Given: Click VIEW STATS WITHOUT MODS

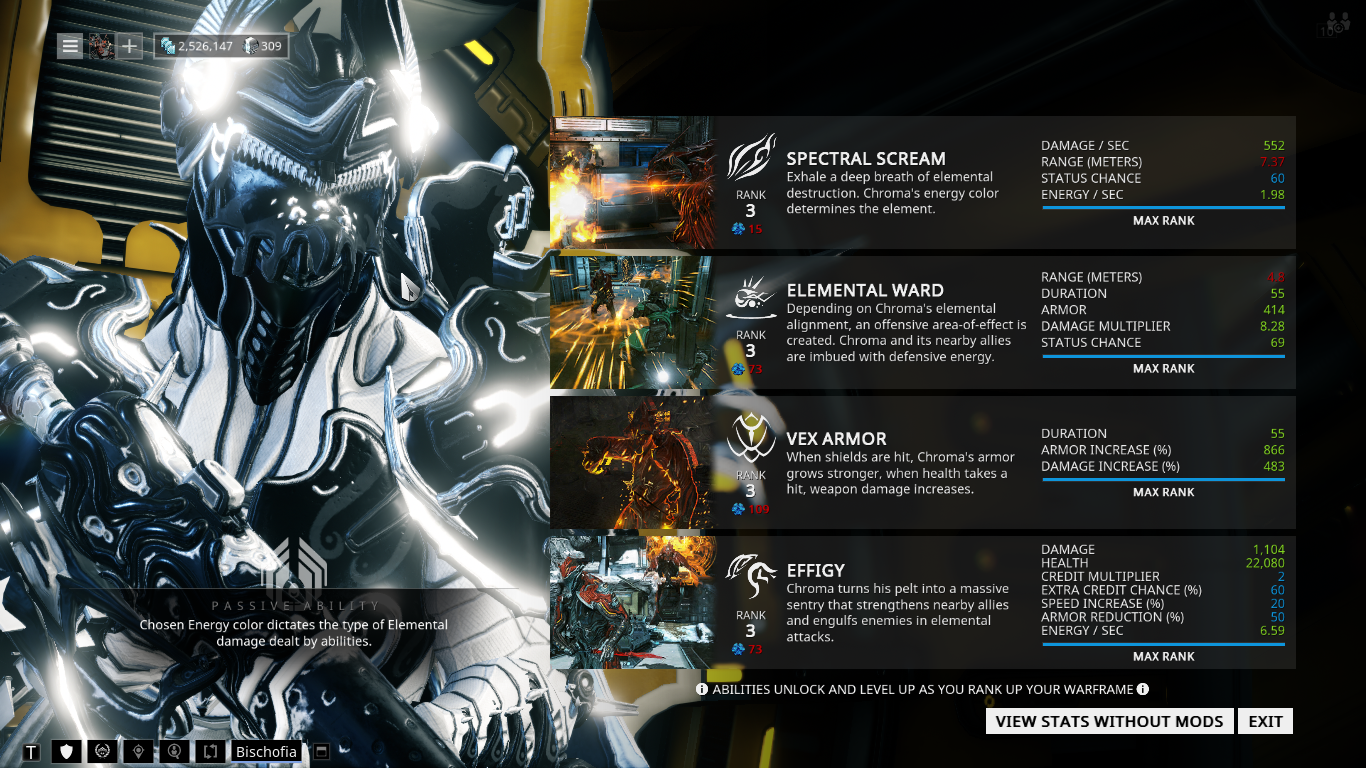Looking at the screenshot, I should click(x=1109, y=721).
